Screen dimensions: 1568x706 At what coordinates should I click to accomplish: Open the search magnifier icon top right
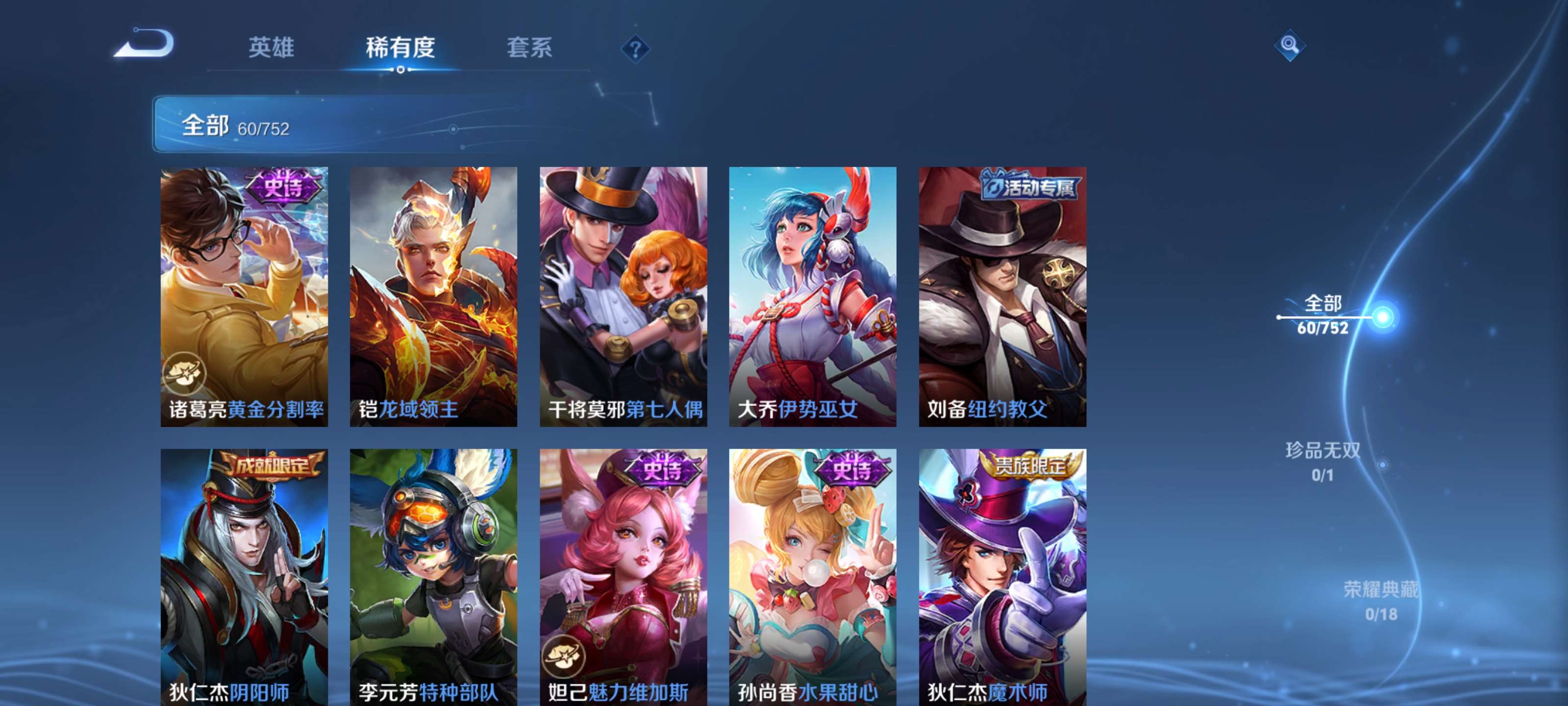tap(1290, 45)
